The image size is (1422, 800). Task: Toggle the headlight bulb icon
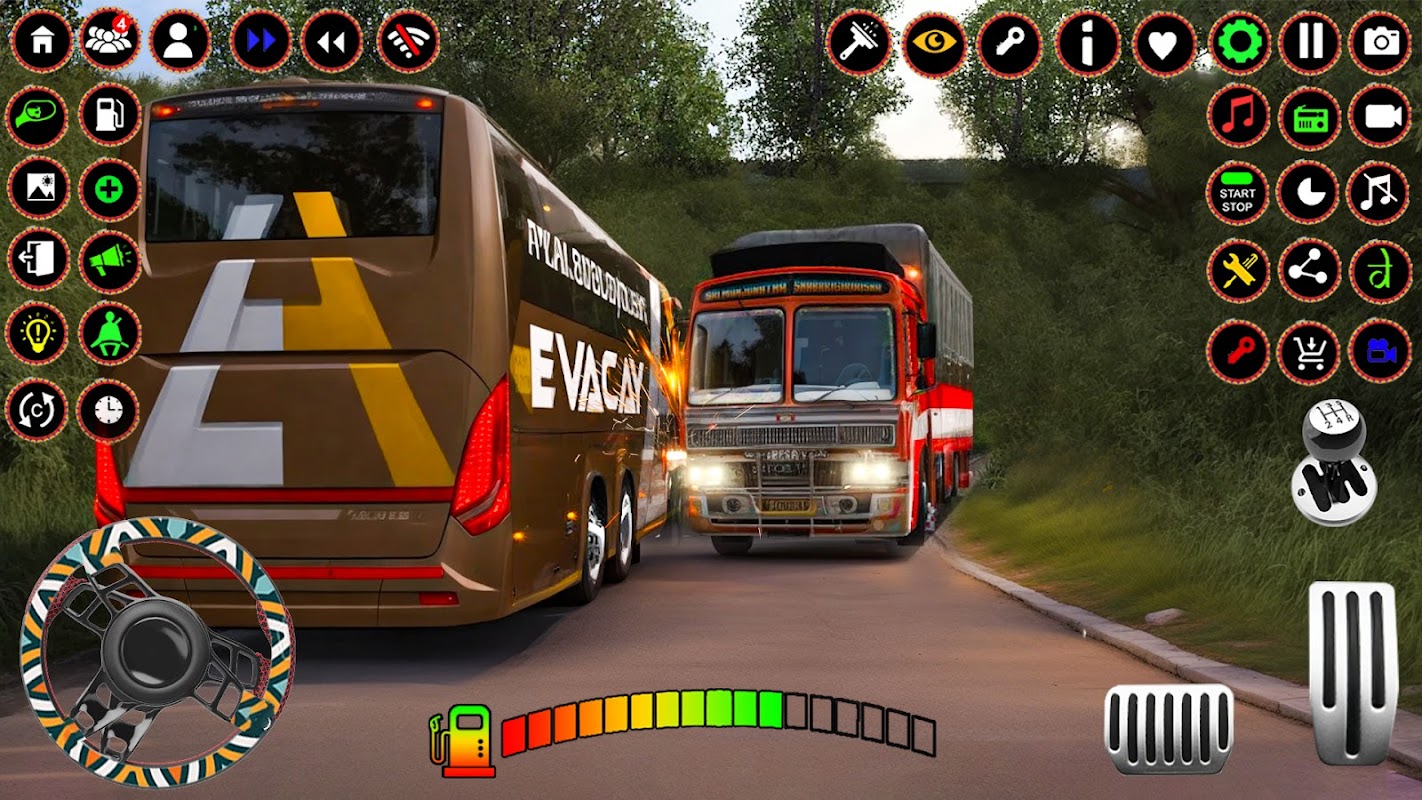(x=37, y=334)
